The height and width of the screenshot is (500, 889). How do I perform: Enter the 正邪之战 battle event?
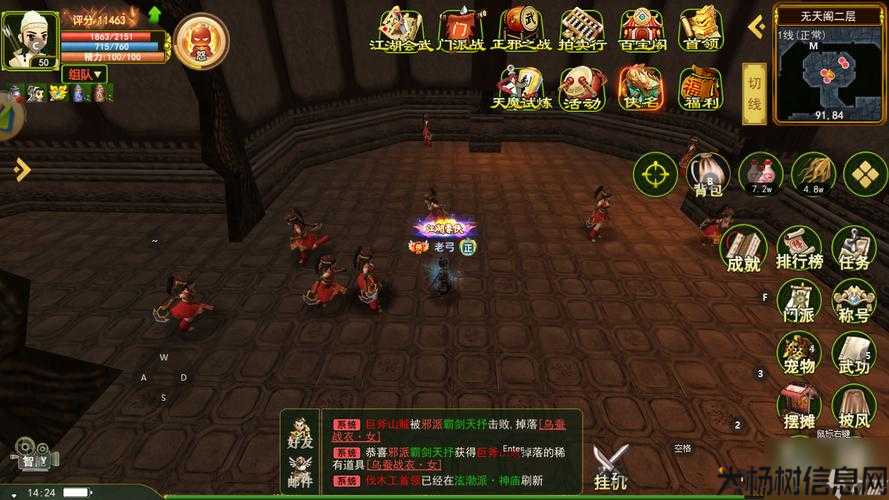click(520, 28)
